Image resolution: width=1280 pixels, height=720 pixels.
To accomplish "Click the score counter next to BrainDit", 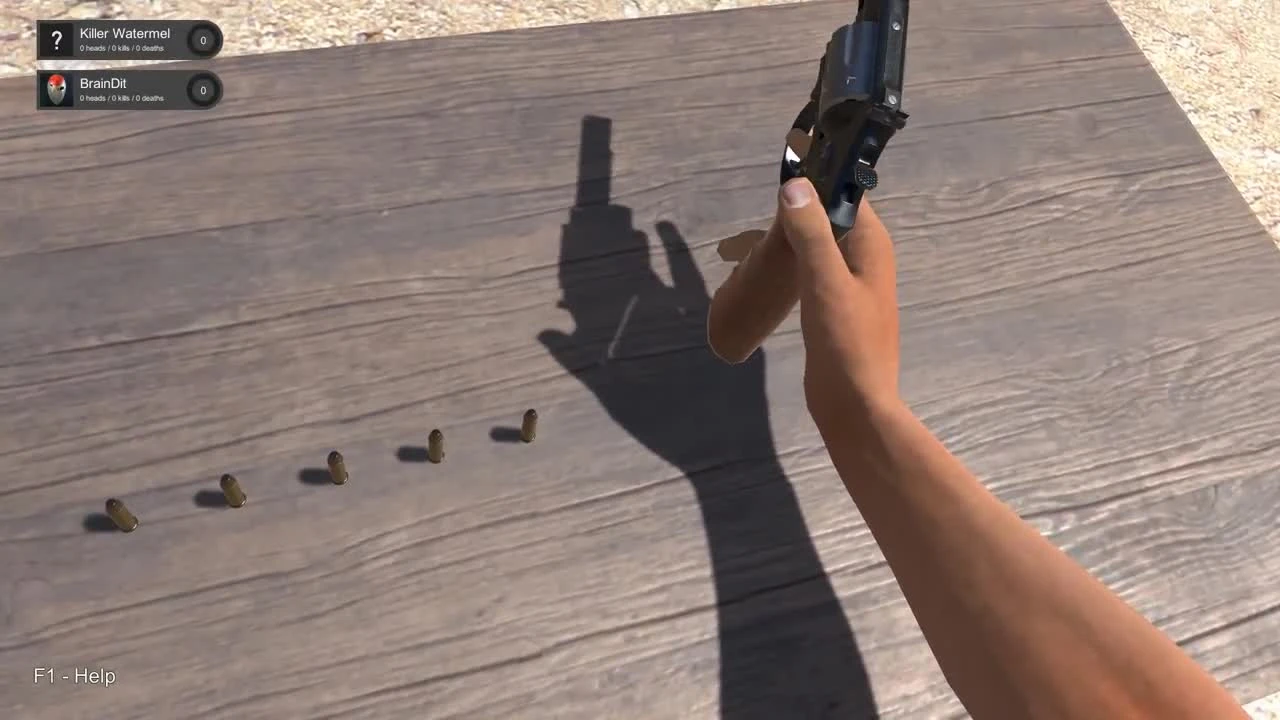I will point(203,90).
